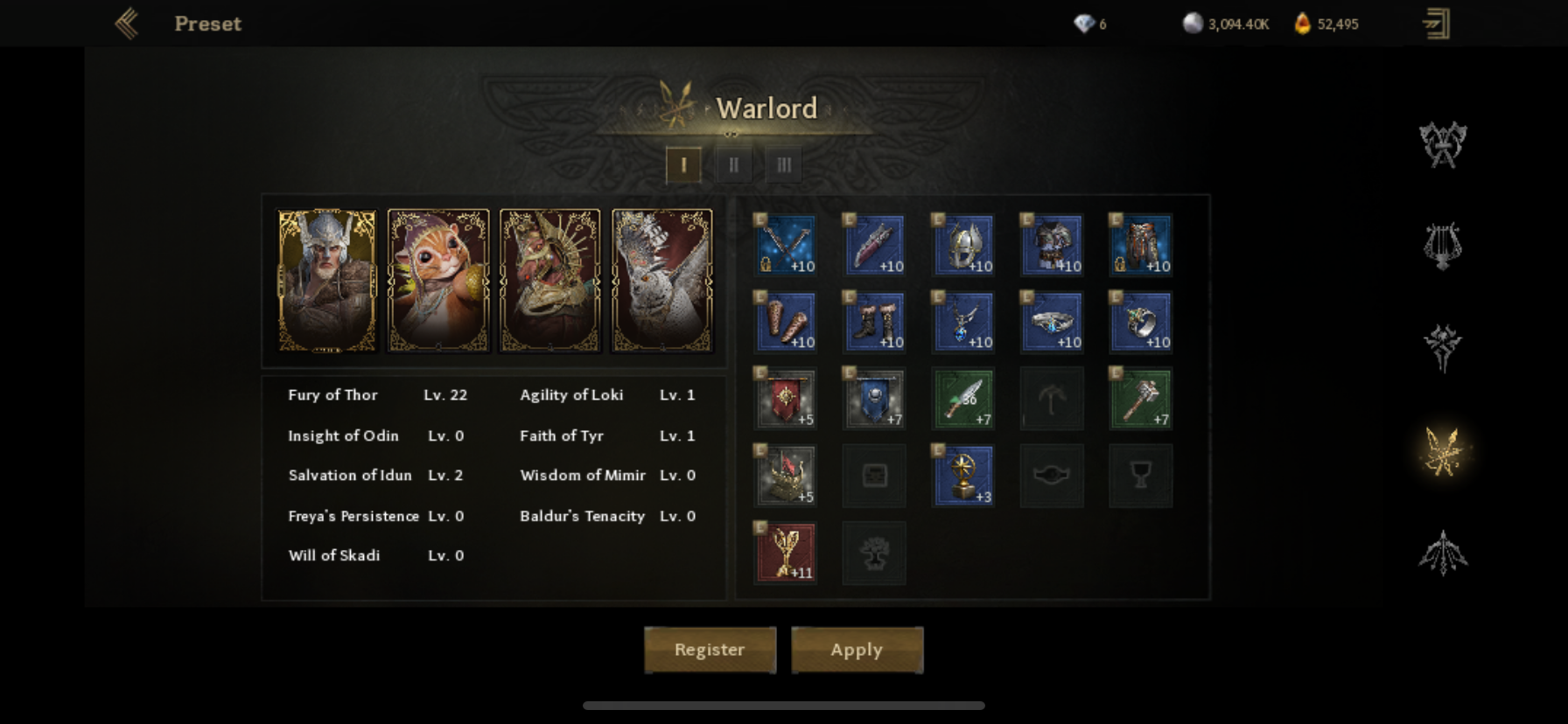Switch to preset tab II
The image size is (1568, 724).
click(x=733, y=164)
